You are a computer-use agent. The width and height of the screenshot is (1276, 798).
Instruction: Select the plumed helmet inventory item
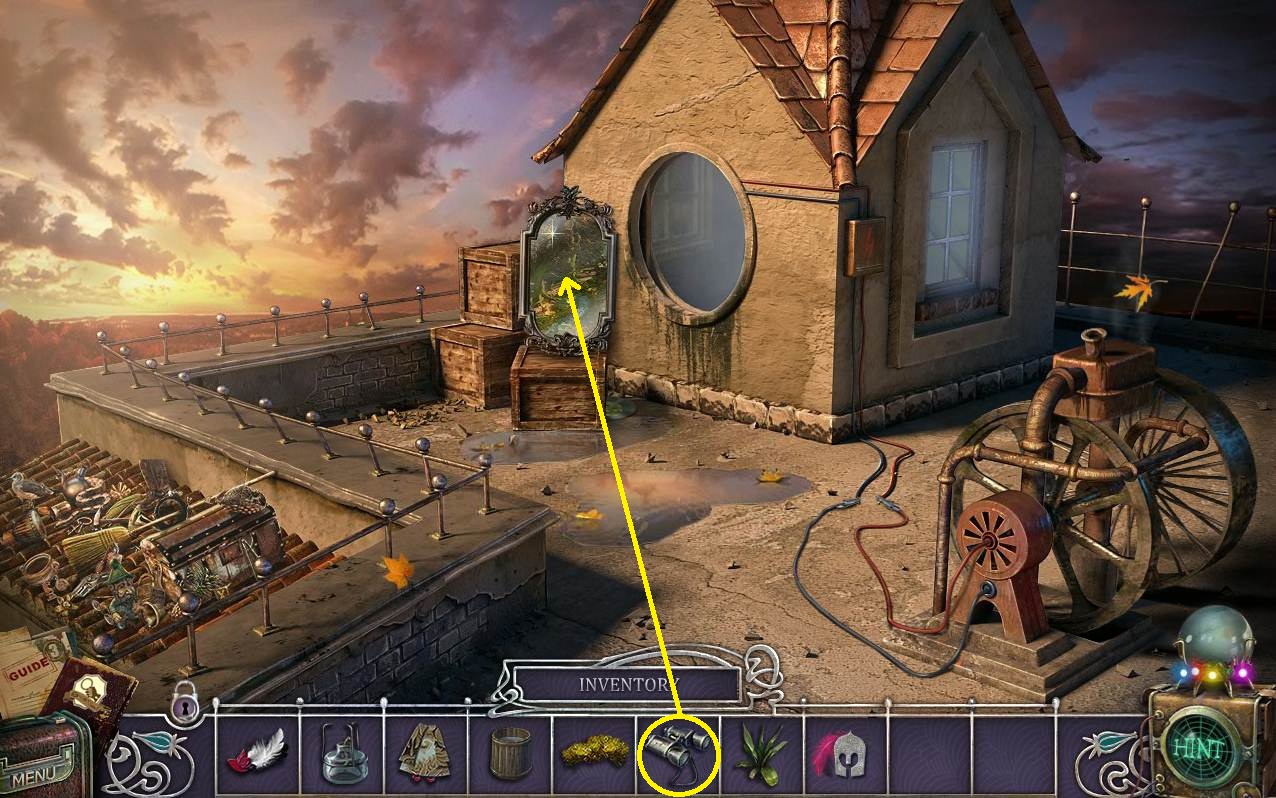[845, 753]
